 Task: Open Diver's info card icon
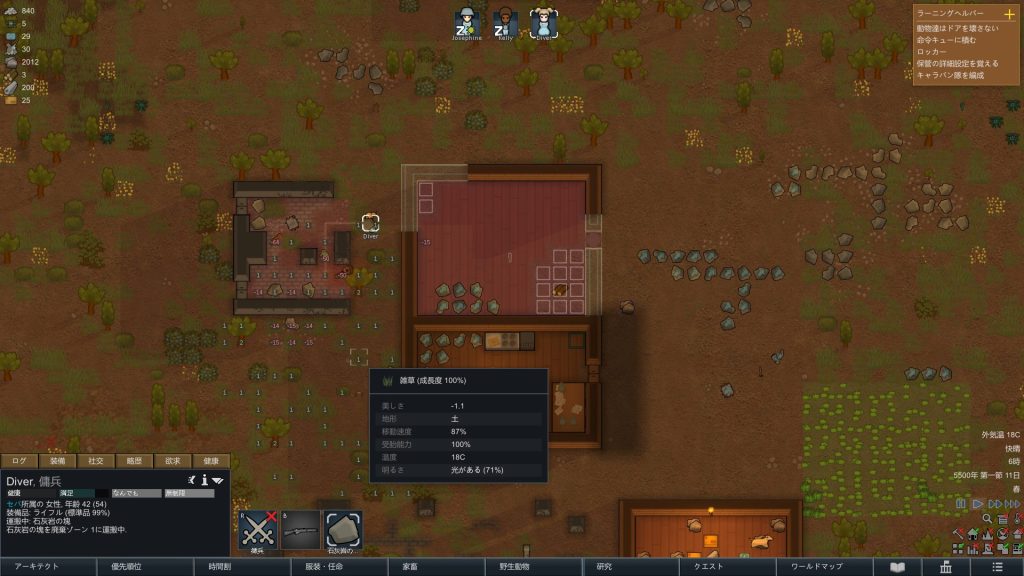click(x=205, y=481)
